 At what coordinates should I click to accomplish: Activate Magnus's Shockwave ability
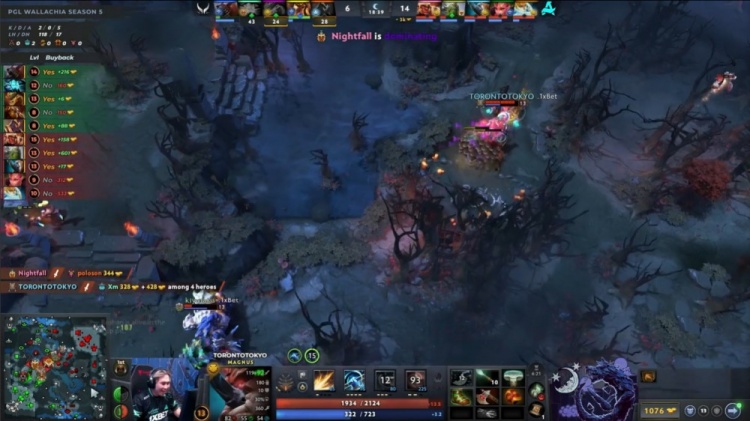pos(324,380)
